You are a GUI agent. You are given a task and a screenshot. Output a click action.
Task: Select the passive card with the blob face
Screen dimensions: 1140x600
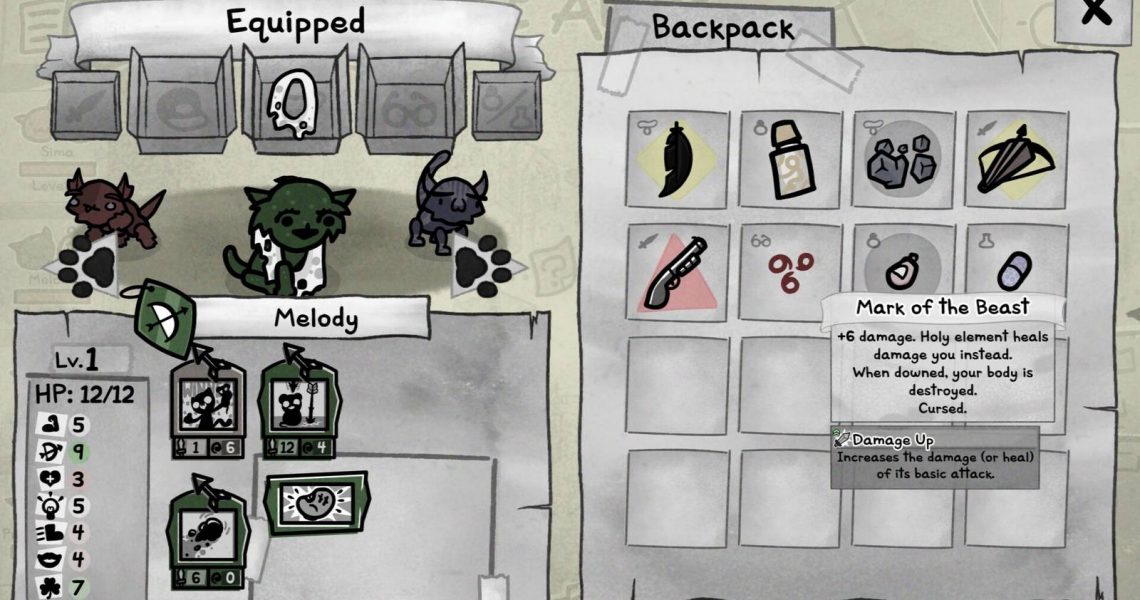click(315, 503)
